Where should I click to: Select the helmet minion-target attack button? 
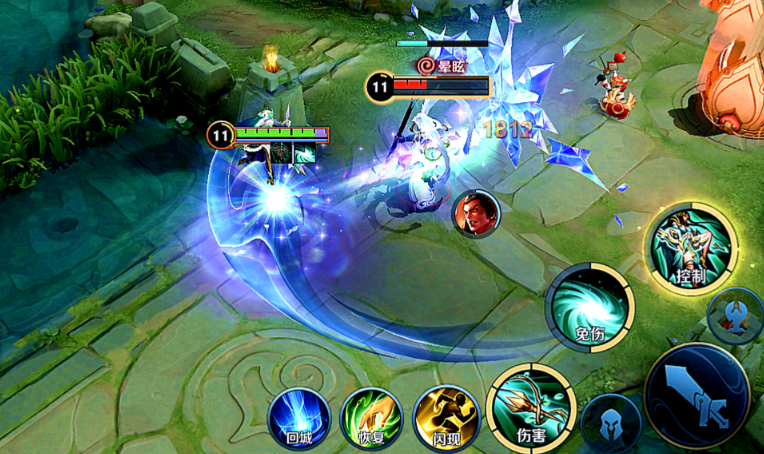[x=611, y=423]
